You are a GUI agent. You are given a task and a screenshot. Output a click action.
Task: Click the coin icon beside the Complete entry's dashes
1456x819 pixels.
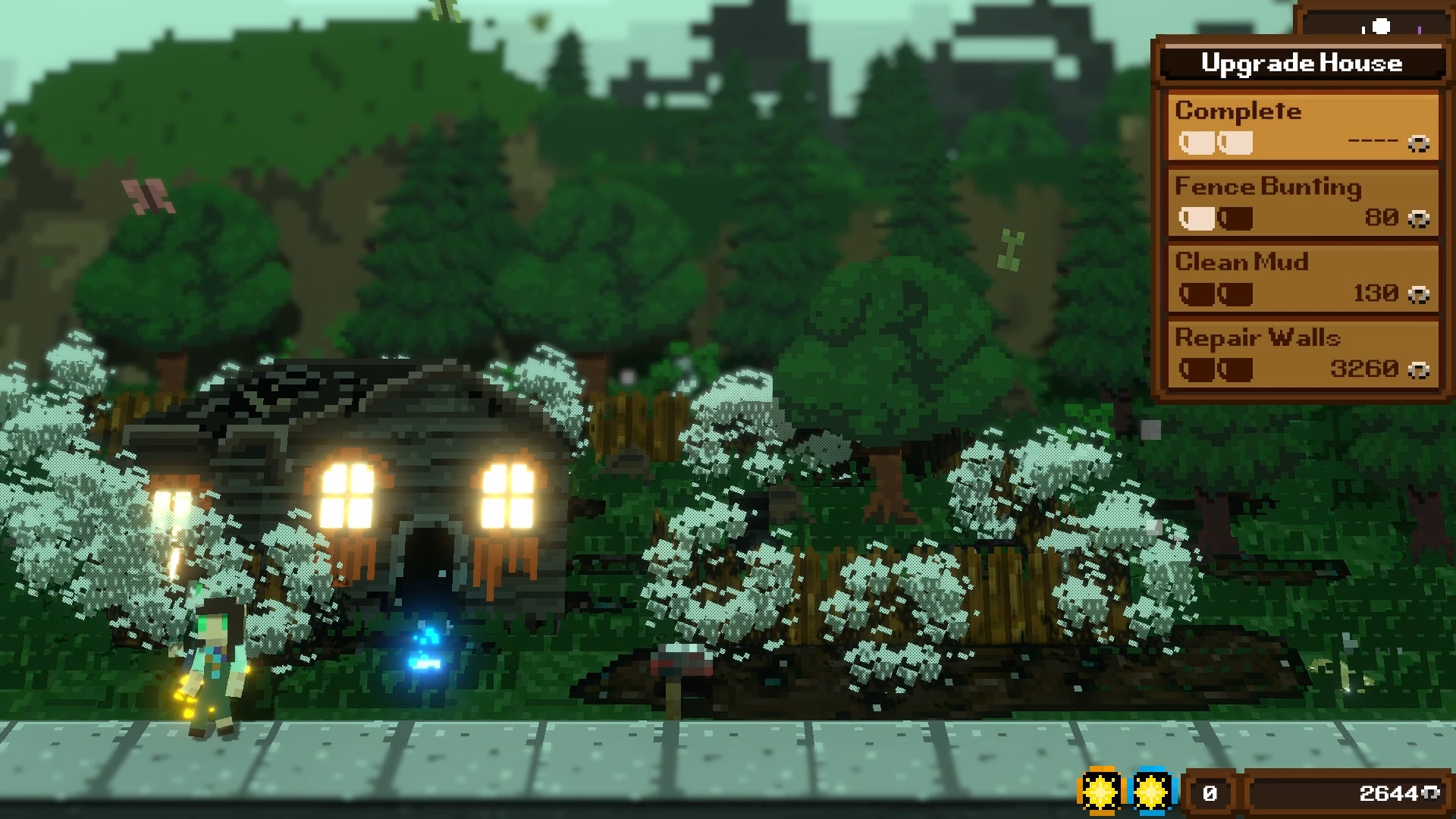point(1420,142)
